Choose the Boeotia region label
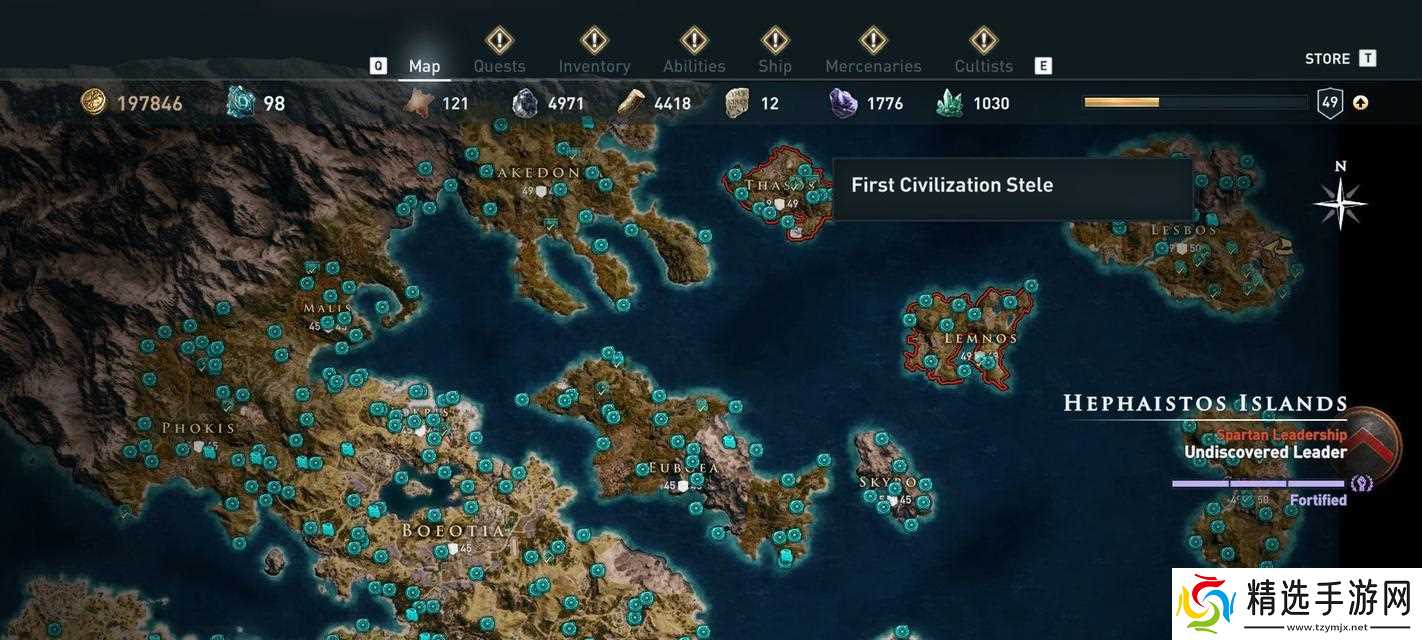 453,530
